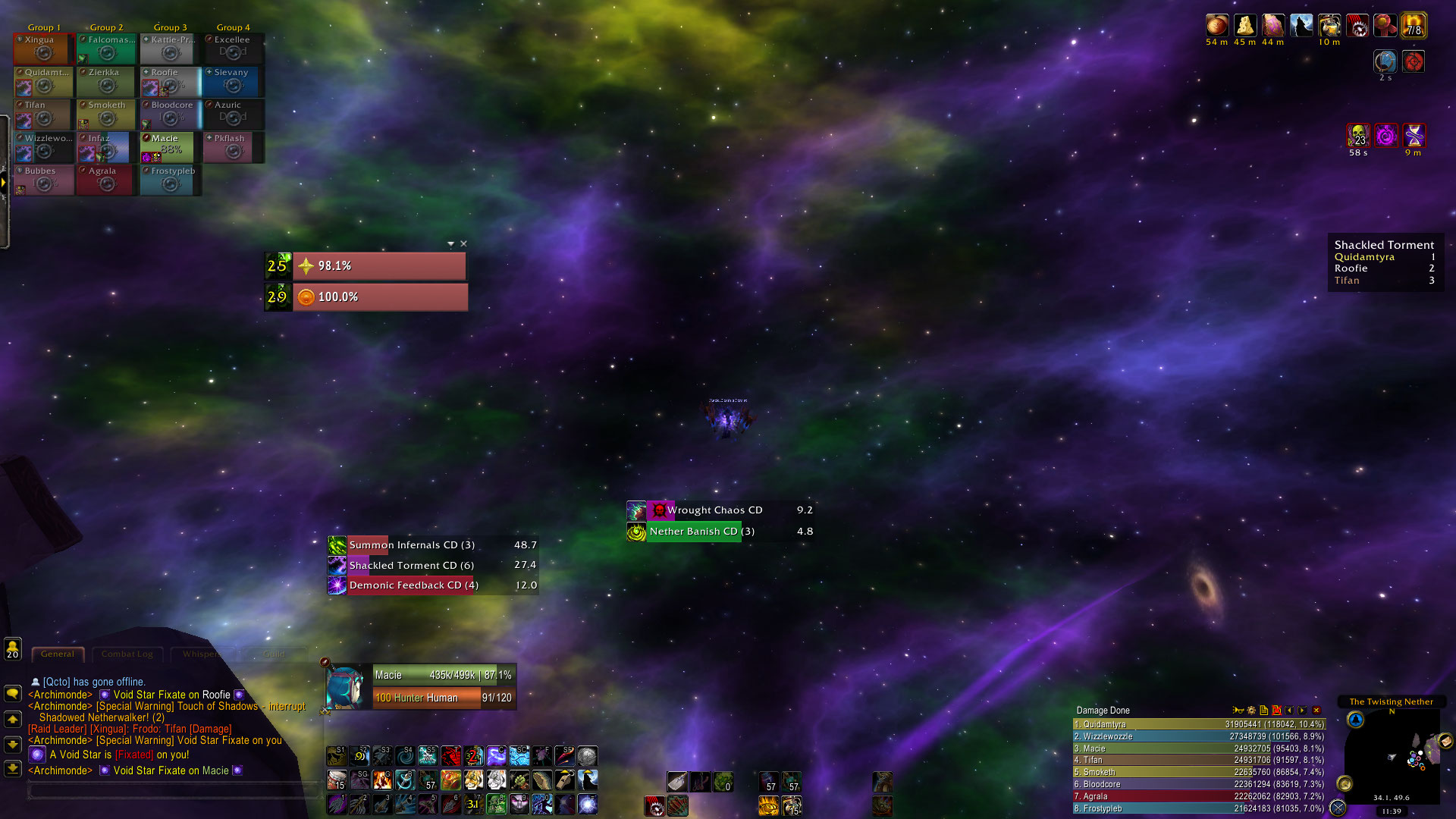Click Frostypleb's raid frame
The height and width of the screenshot is (819, 1456).
170,180
